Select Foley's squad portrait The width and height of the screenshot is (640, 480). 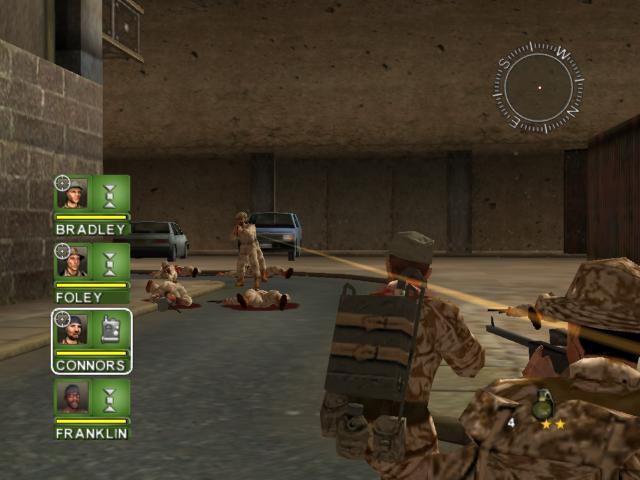72,262
